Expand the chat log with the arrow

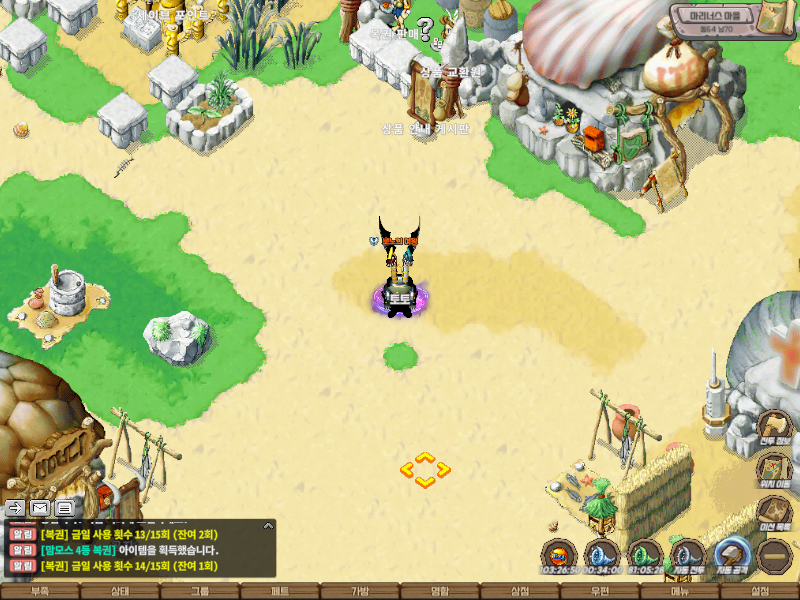(x=268, y=525)
